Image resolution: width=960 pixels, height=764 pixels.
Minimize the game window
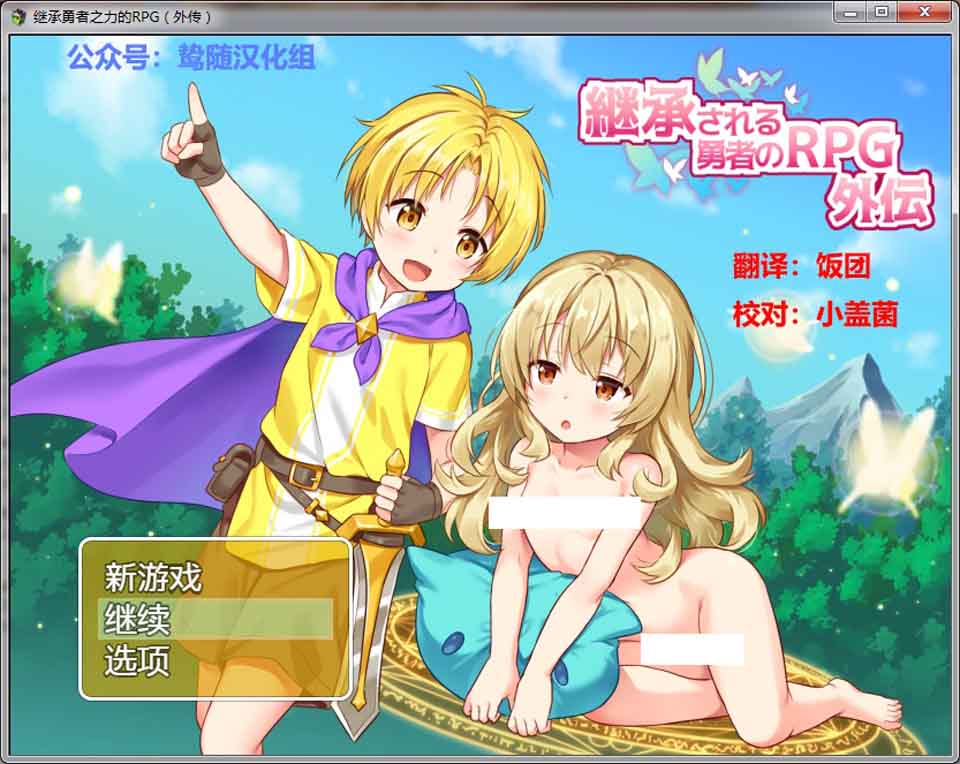pyautogui.click(x=851, y=12)
